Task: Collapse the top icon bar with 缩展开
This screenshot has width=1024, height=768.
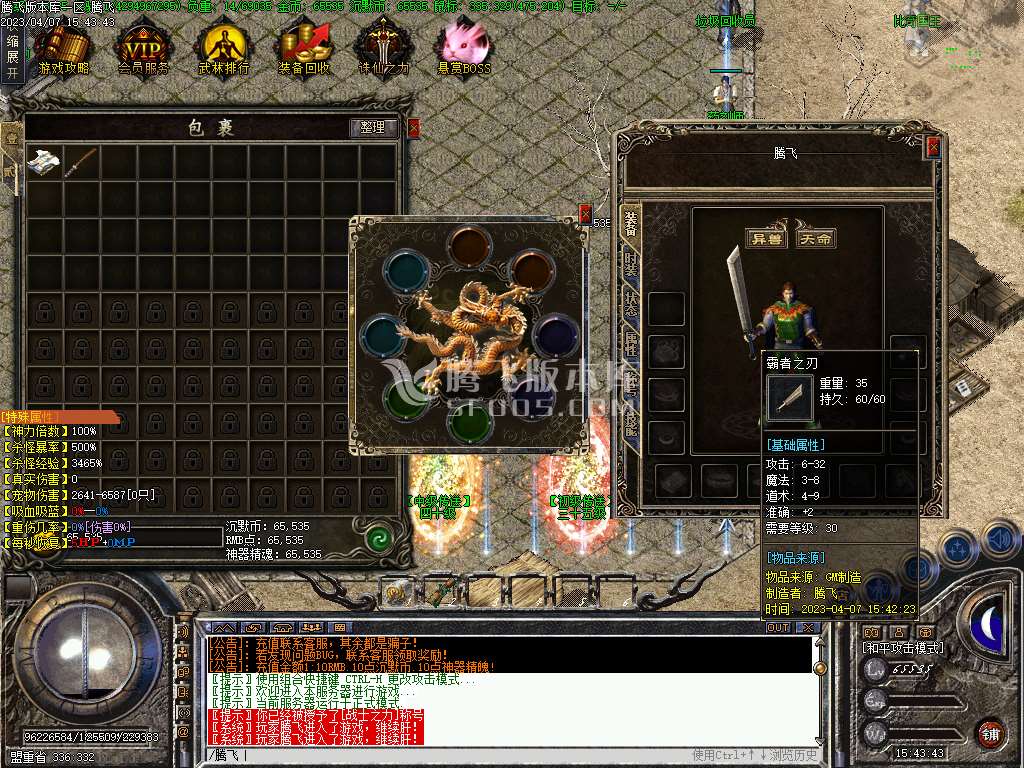Action: (12, 57)
